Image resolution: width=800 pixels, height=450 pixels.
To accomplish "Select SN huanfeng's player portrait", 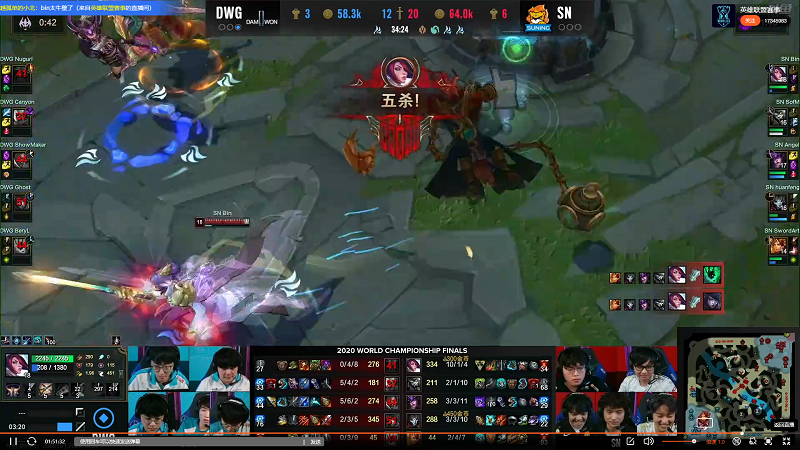I will [x=779, y=206].
